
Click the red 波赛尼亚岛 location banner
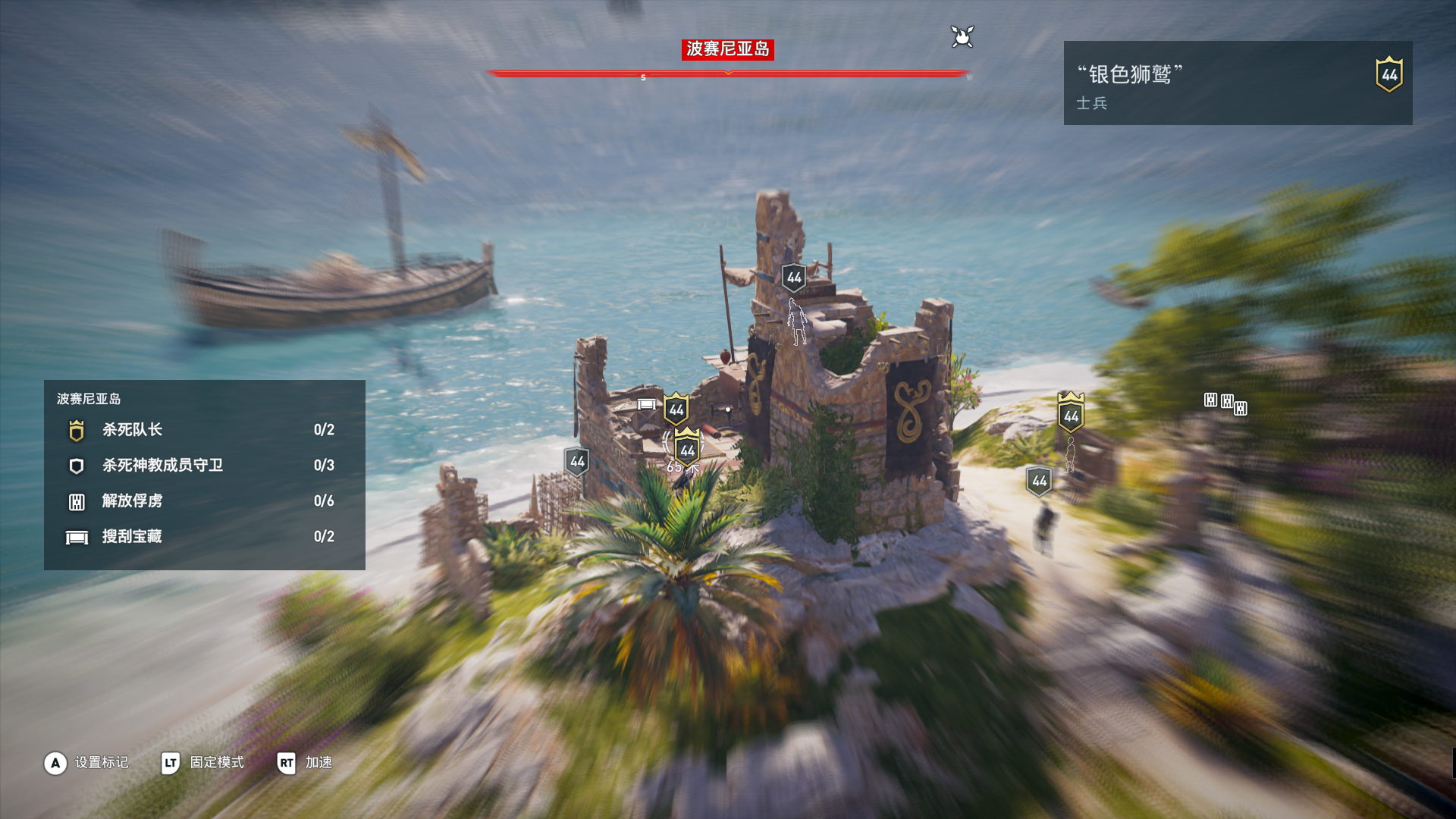(727, 49)
